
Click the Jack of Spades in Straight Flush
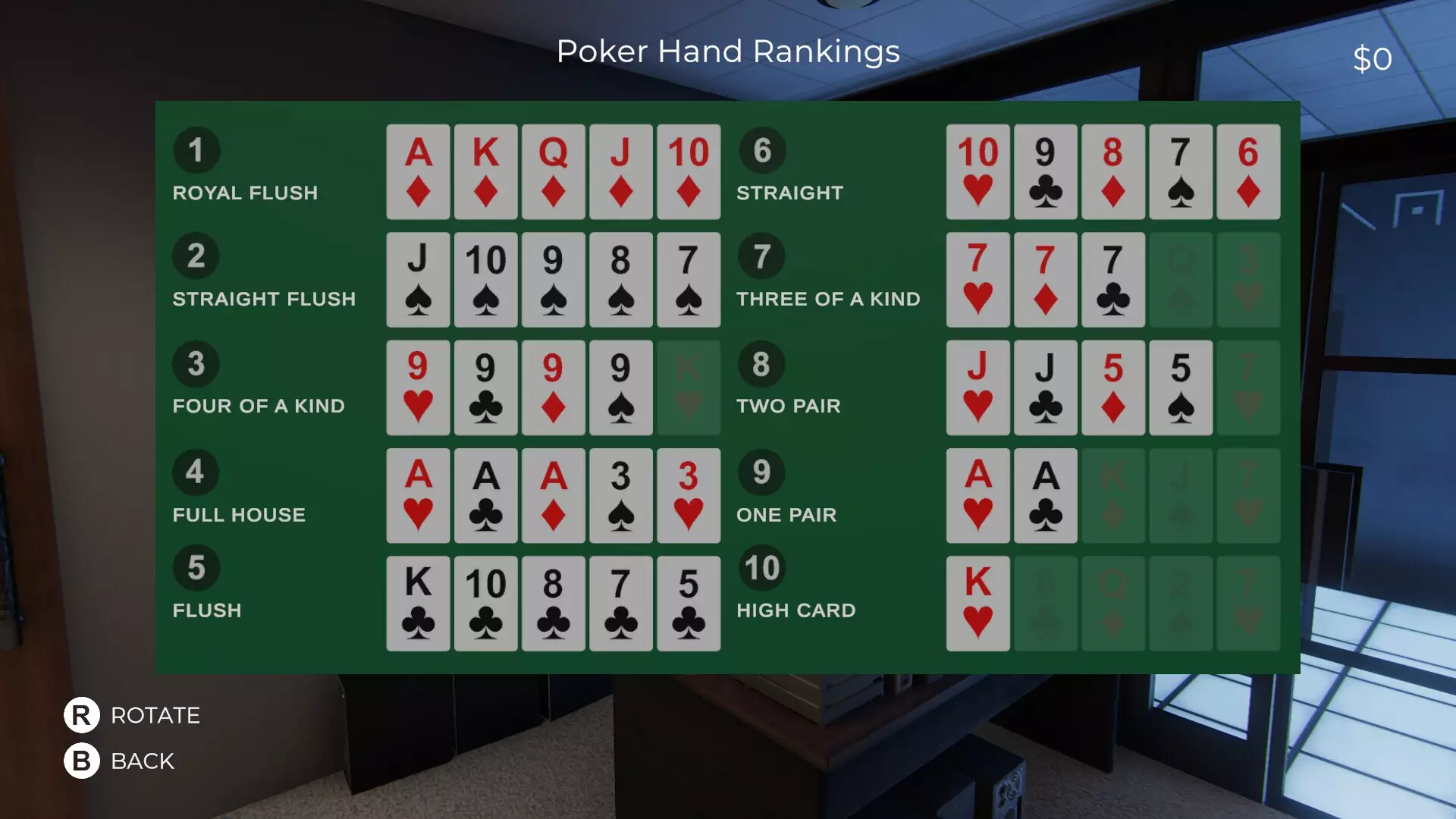click(x=417, y=279)
